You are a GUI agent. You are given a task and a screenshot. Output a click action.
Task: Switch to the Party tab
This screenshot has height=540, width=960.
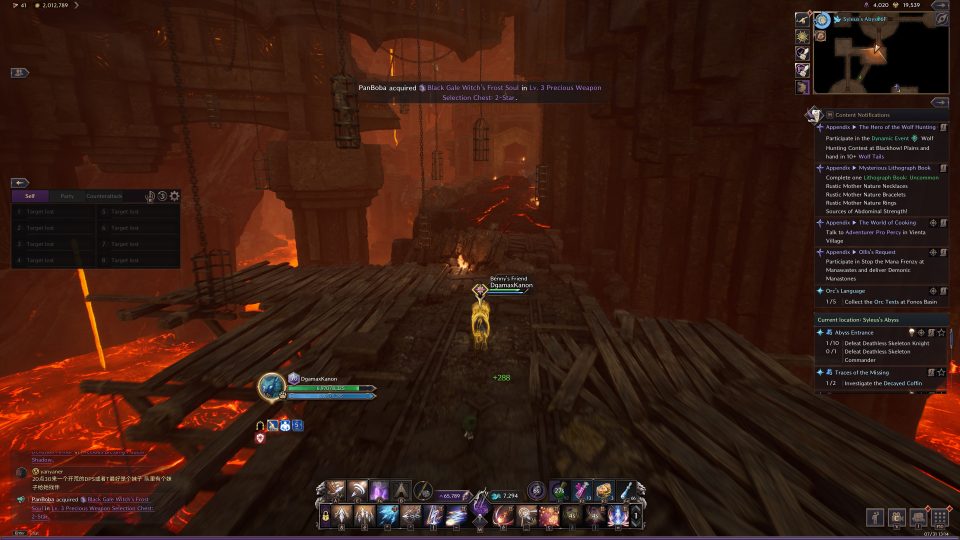[66, 196]
